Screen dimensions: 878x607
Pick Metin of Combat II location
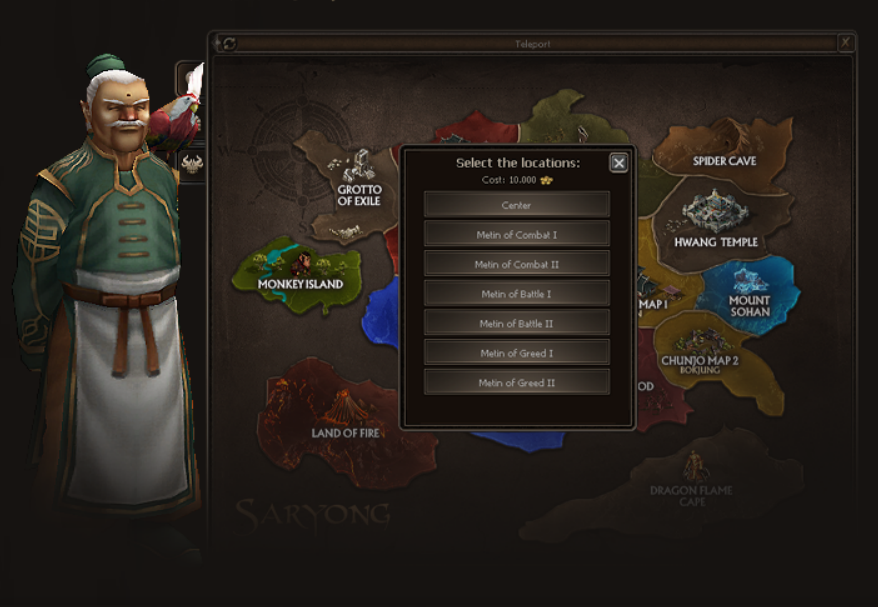coord(516,264)
